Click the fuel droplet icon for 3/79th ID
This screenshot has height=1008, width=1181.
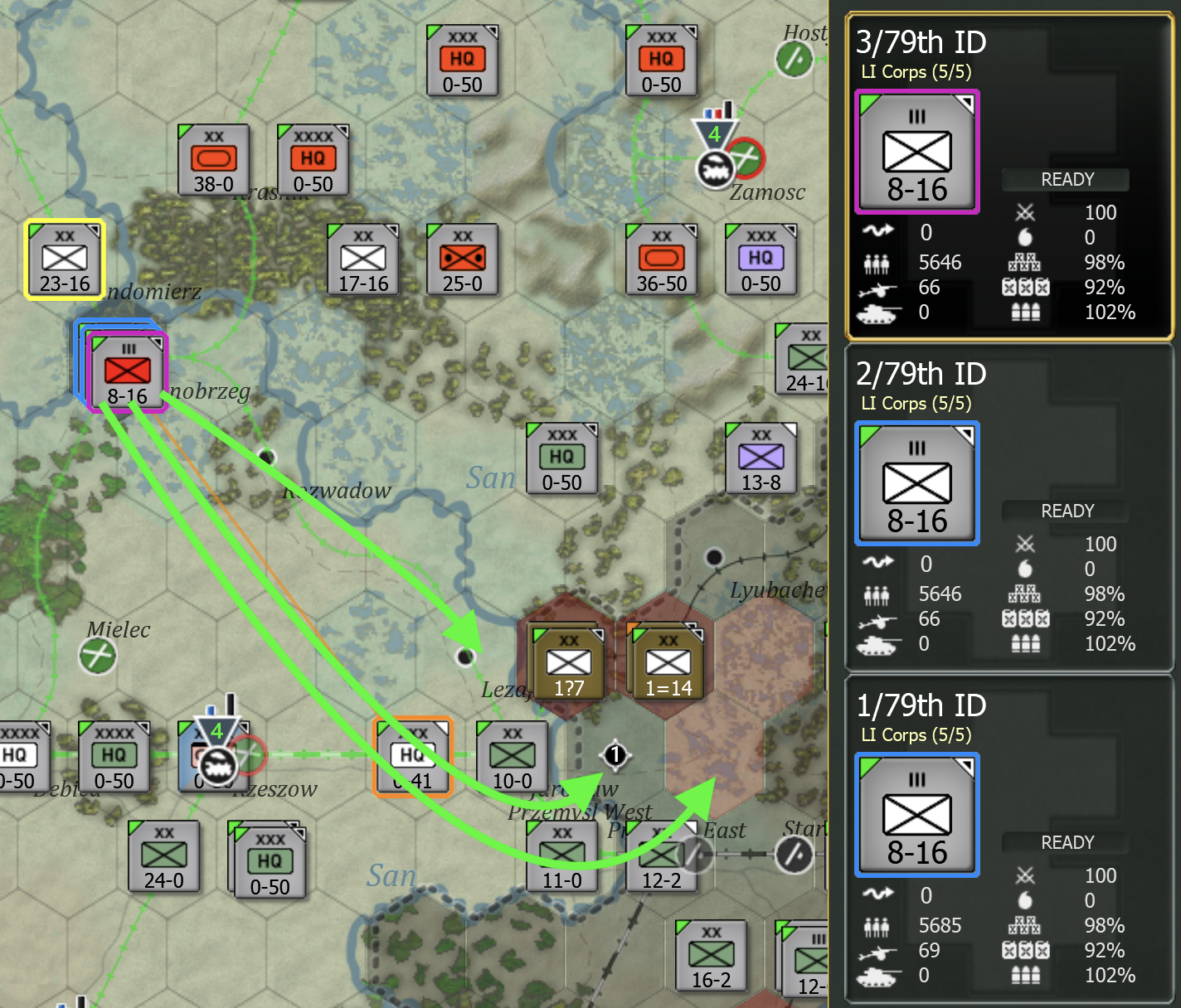point(1027,238)
